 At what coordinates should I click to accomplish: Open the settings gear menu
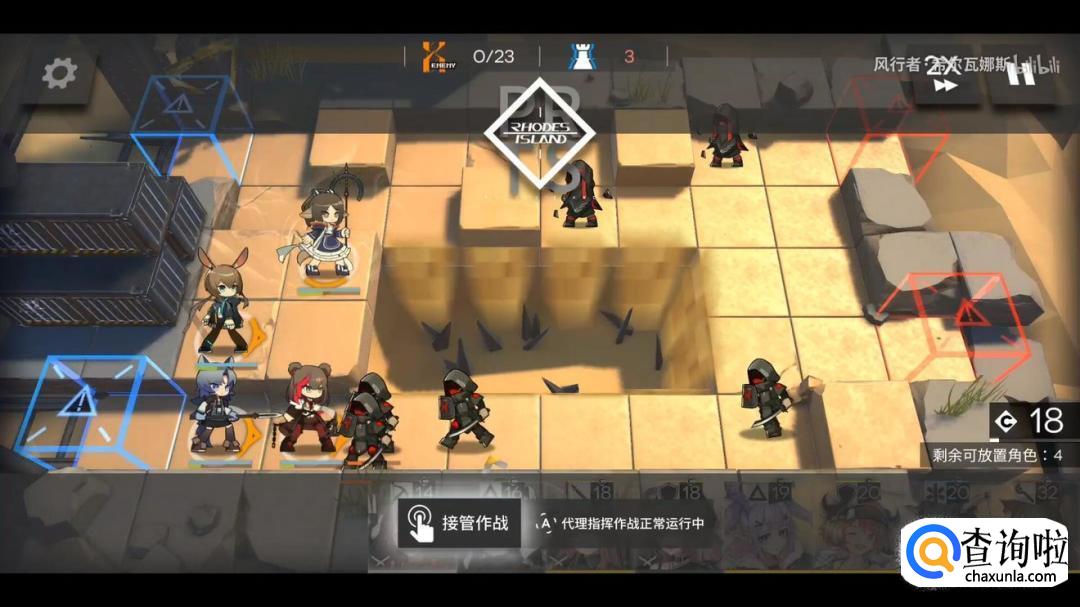coord(59,72)
